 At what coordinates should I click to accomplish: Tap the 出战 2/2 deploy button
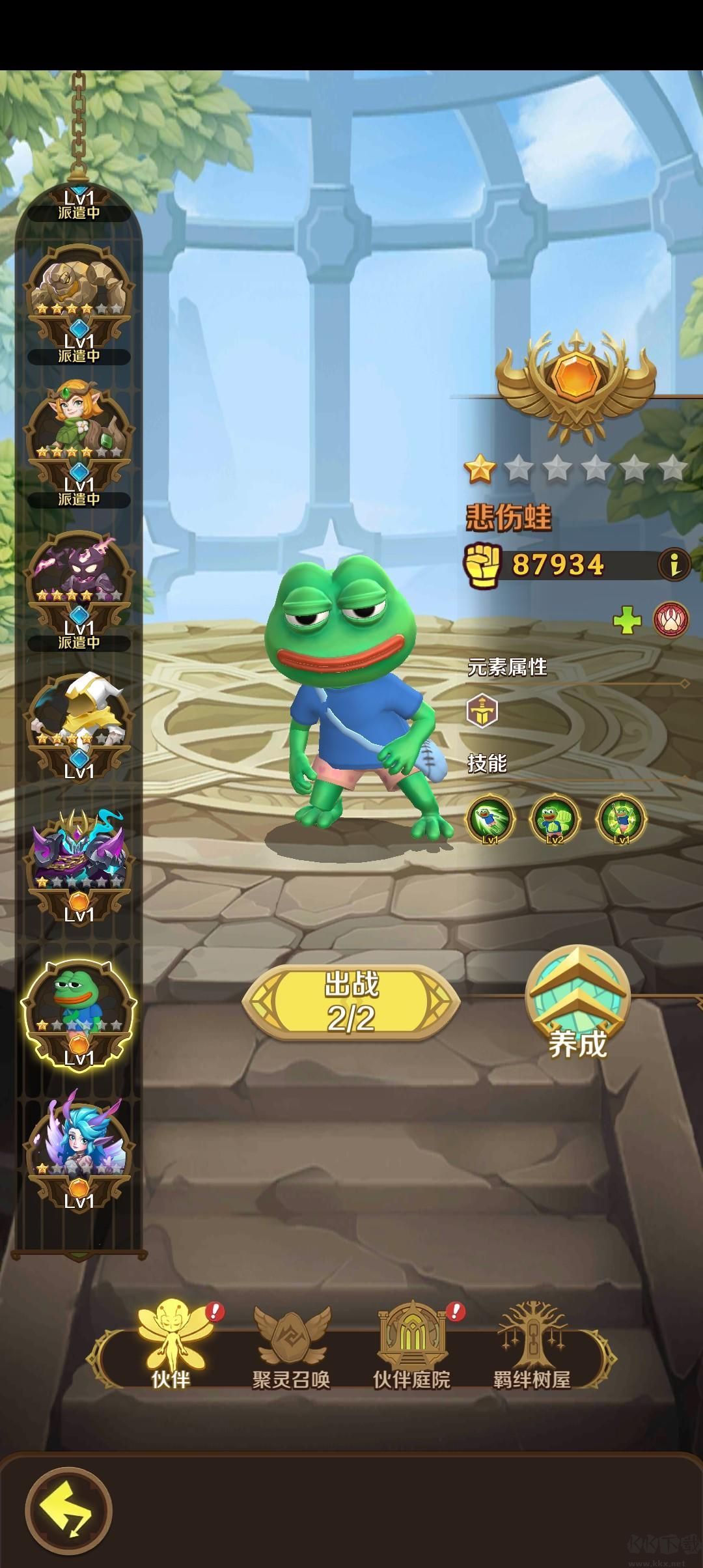[351, 1001]
